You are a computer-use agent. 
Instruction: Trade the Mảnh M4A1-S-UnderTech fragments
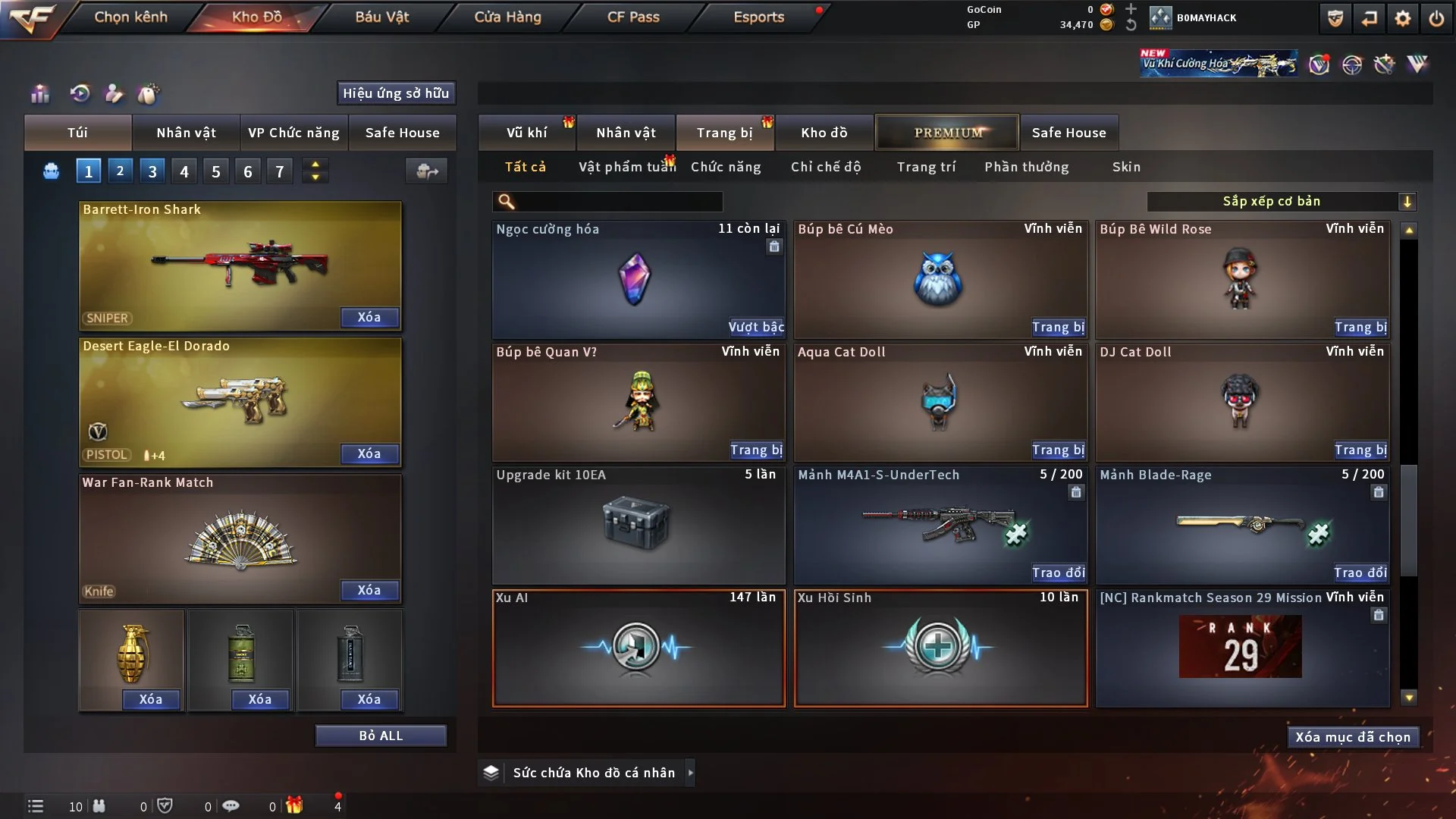tap(1058, 573)
